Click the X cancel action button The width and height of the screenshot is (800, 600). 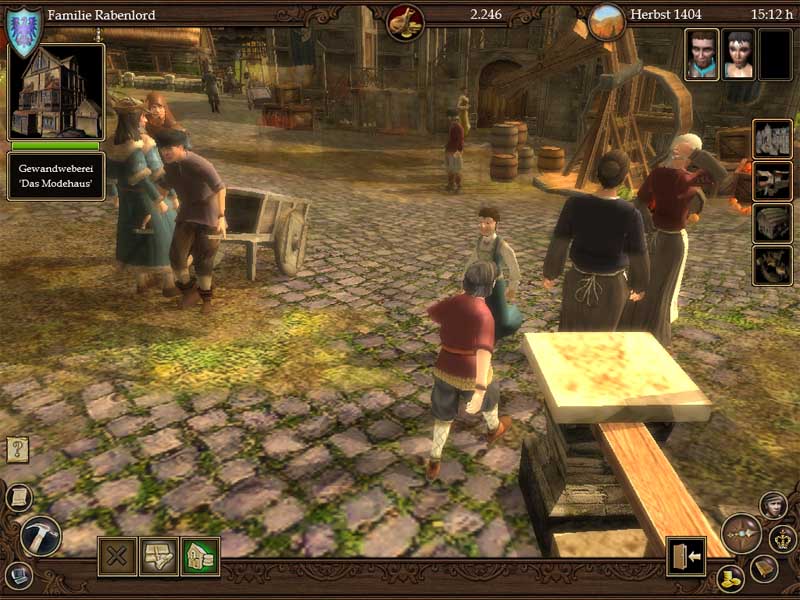117,556
